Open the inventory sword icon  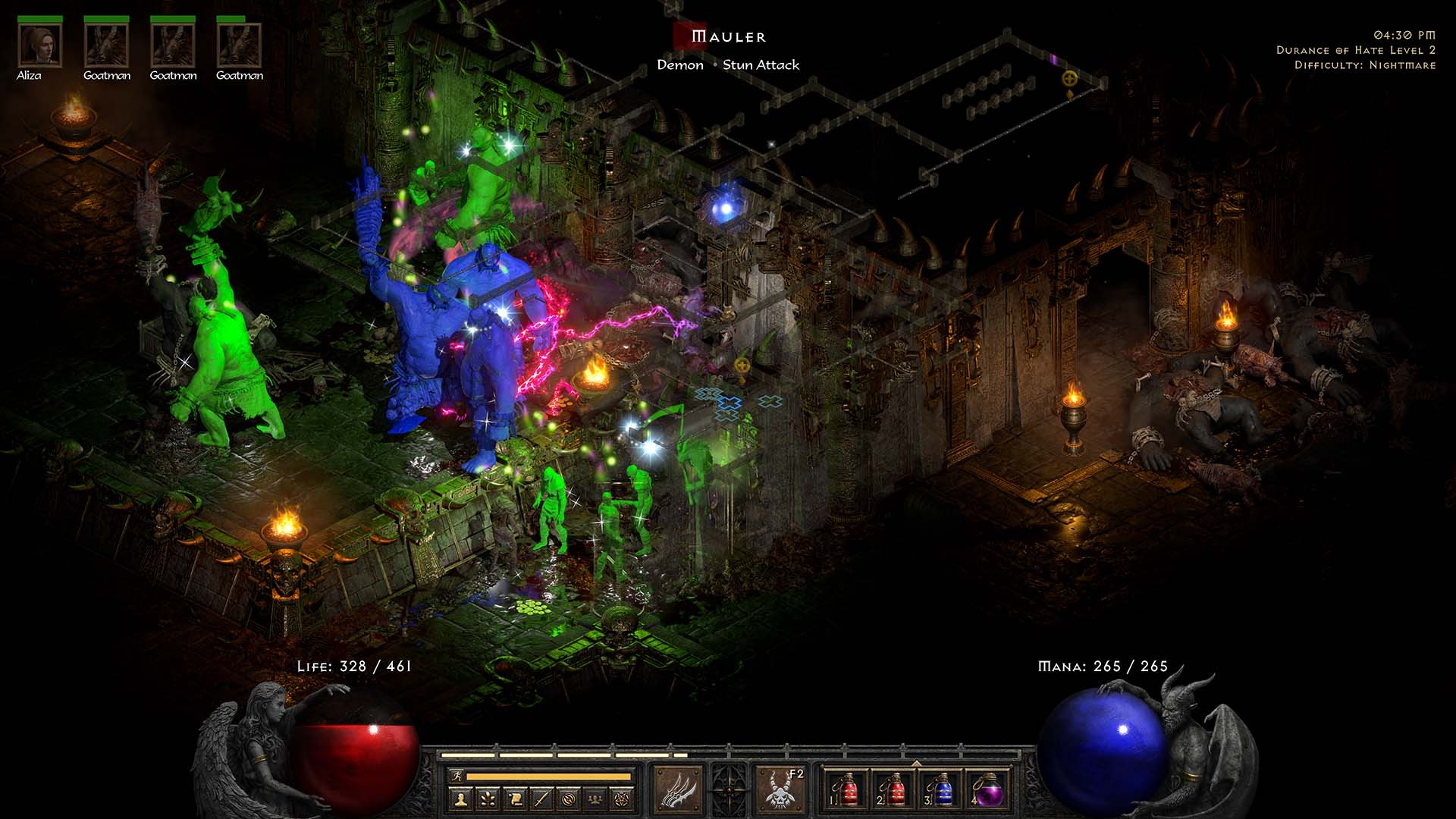point(541,799)
